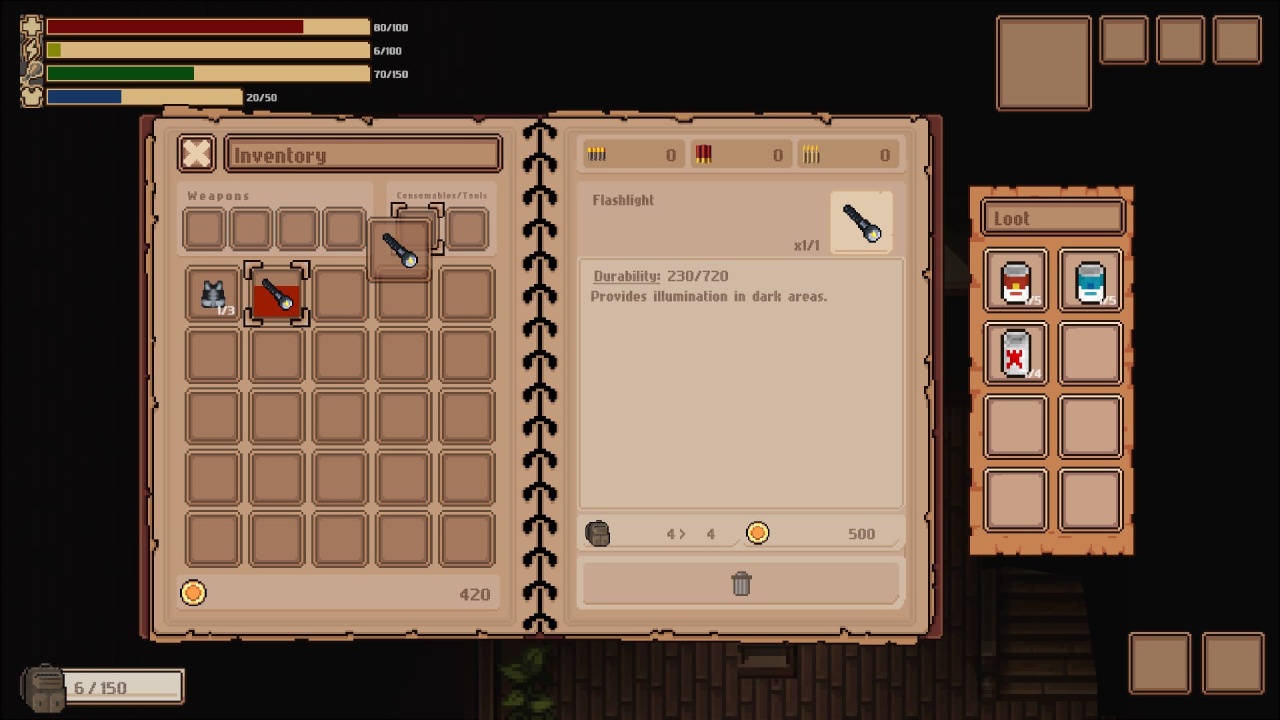The image size is (1280, 720).
Task: Close the Inventory with the X button
Action: 197,154
